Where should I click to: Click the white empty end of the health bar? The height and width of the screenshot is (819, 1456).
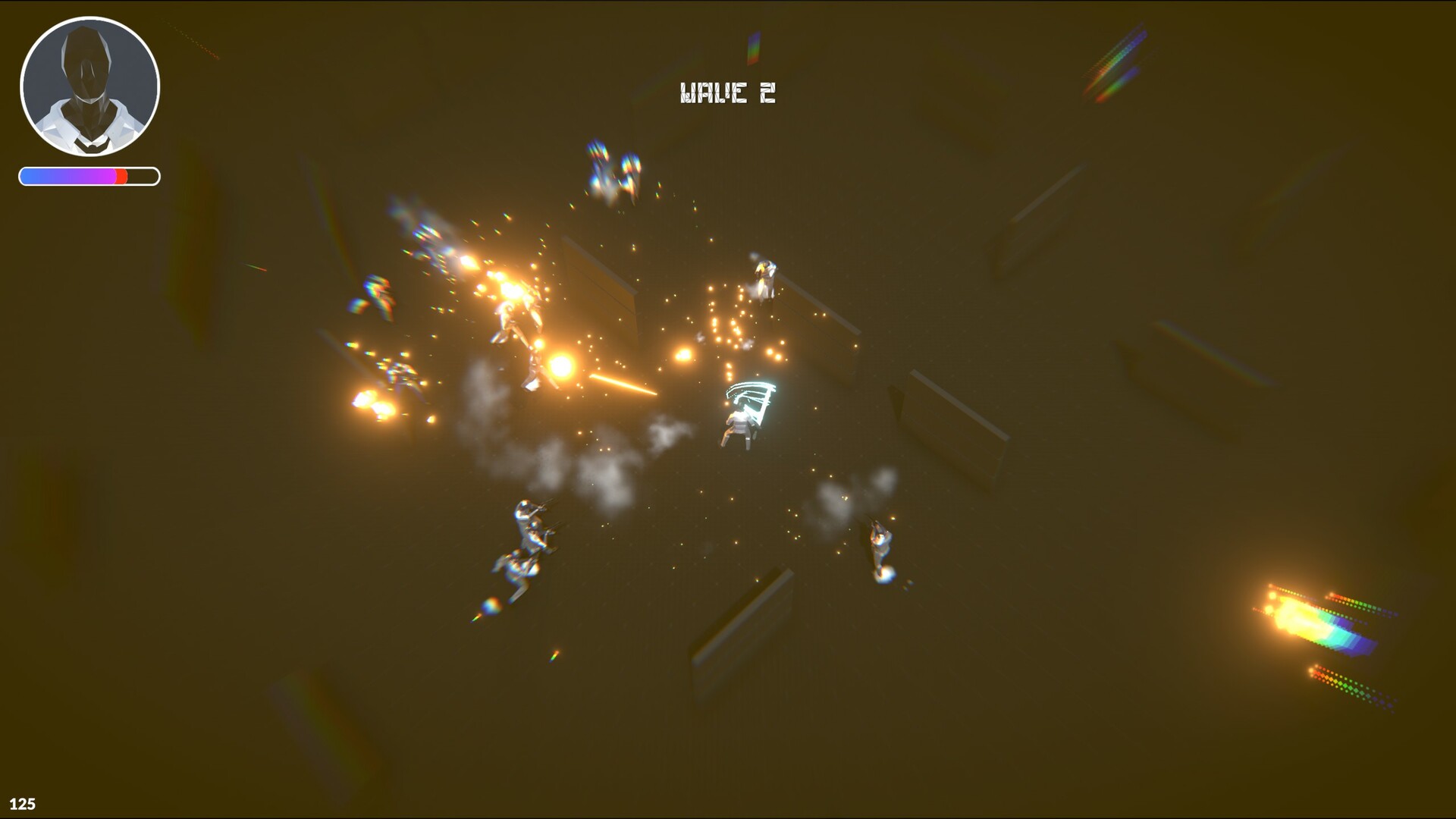tap(144, 176)
